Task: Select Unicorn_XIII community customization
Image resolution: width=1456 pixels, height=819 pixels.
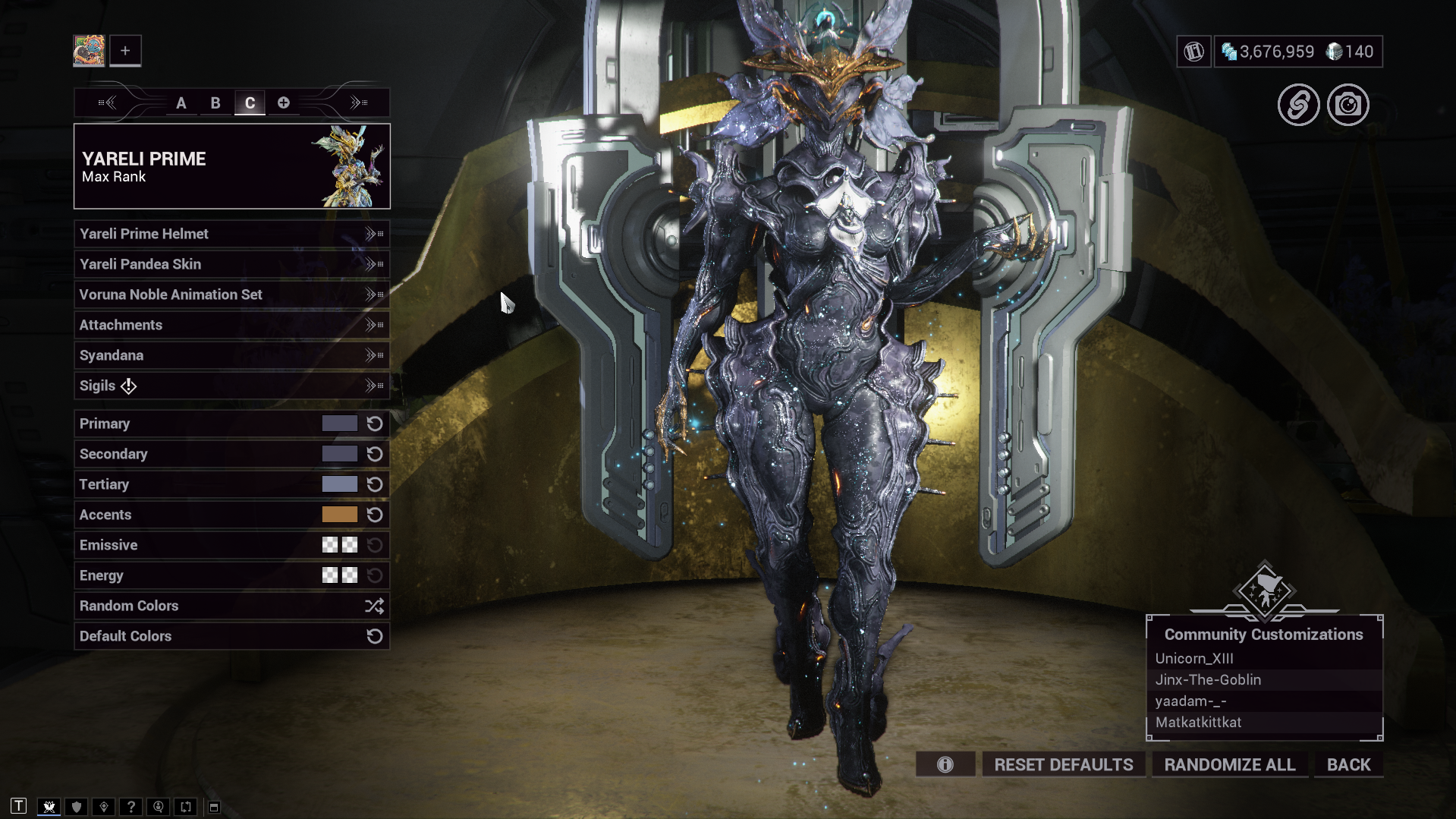Action: (x=1194, y=658)
